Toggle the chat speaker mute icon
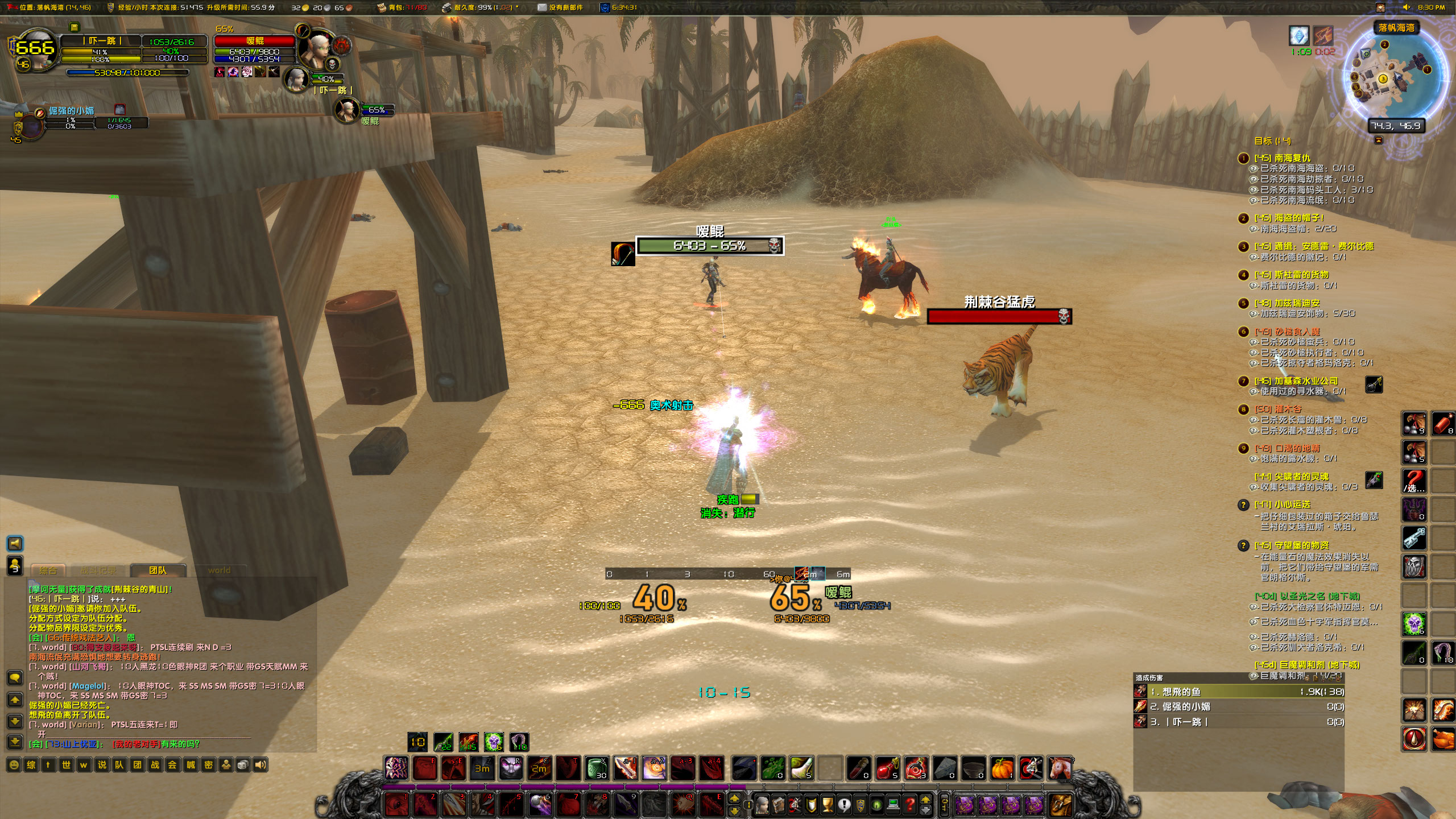Screen dimensions: 1456x819 (x=261, y=766)
